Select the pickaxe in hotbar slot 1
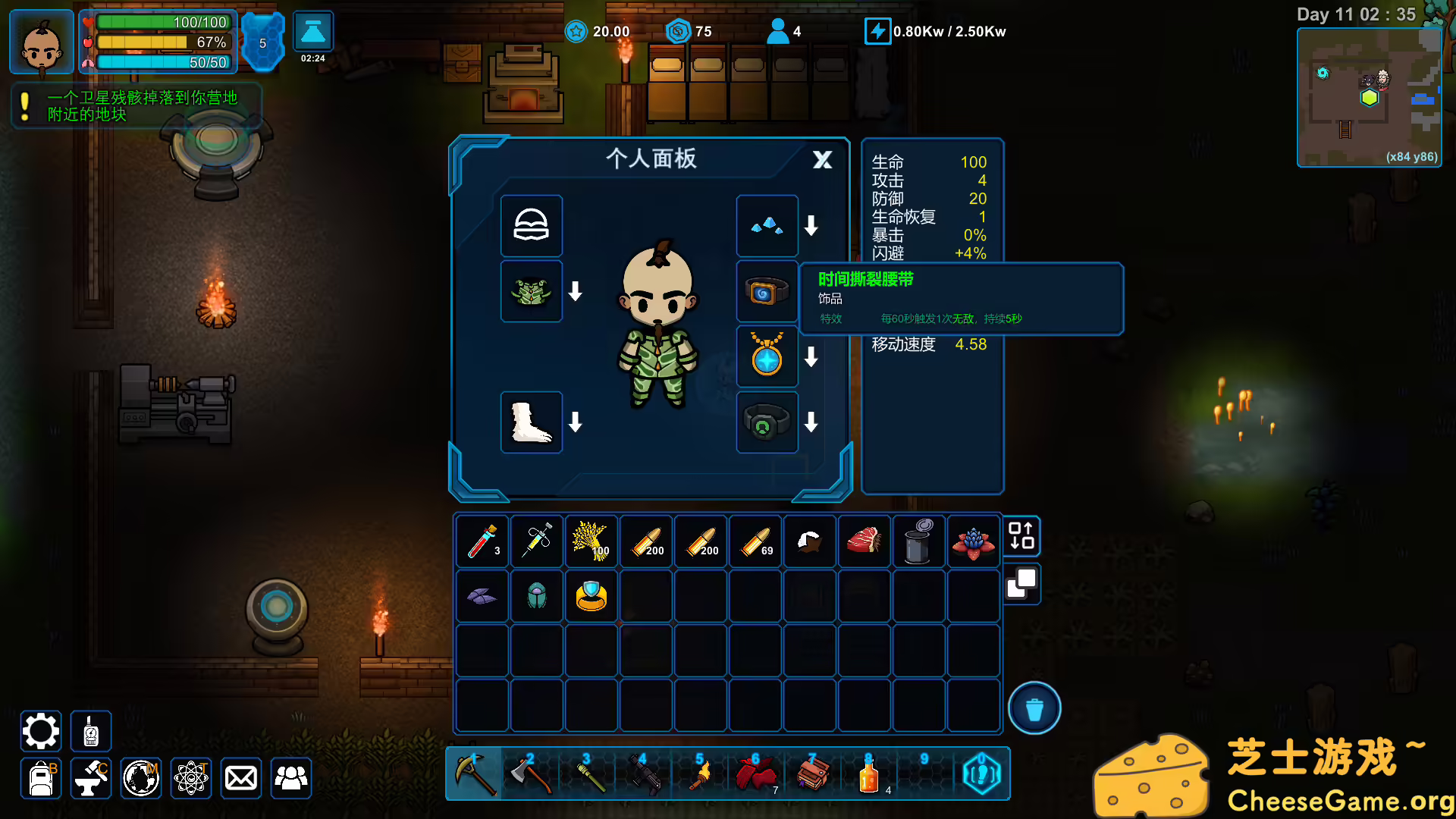 (476, 773)
